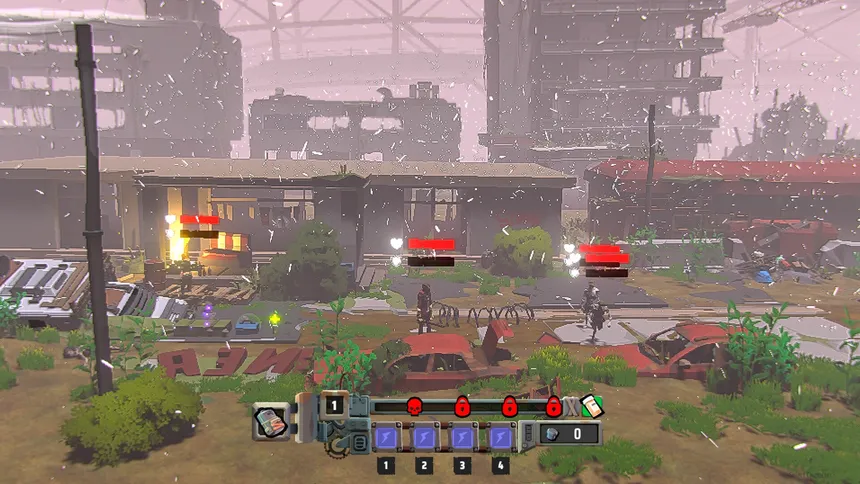The width and height of the screenshot is (860, 484).
Task: Click the green card icon beside the progress bar
Action: [591, 405]
